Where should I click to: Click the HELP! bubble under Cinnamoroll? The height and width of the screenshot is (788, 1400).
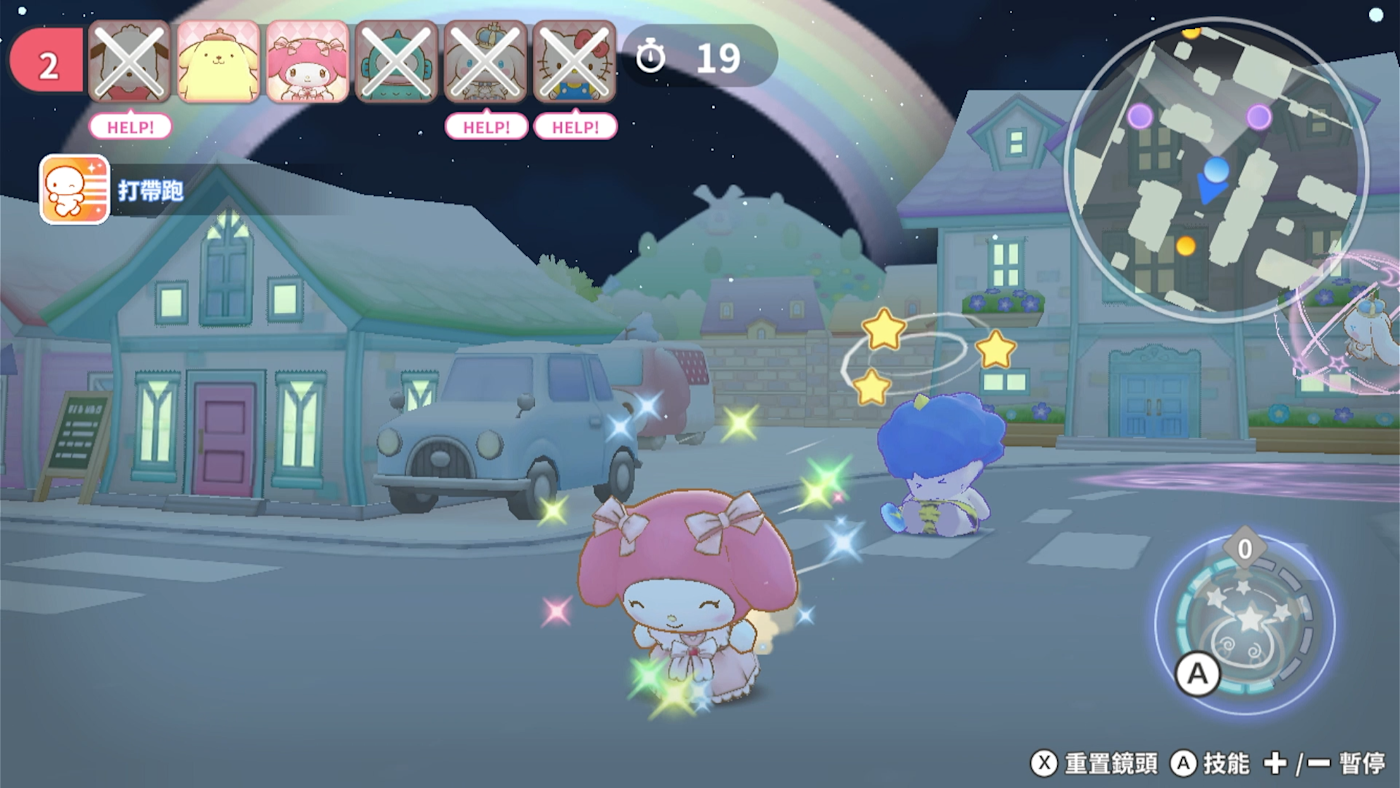[486, 127]
